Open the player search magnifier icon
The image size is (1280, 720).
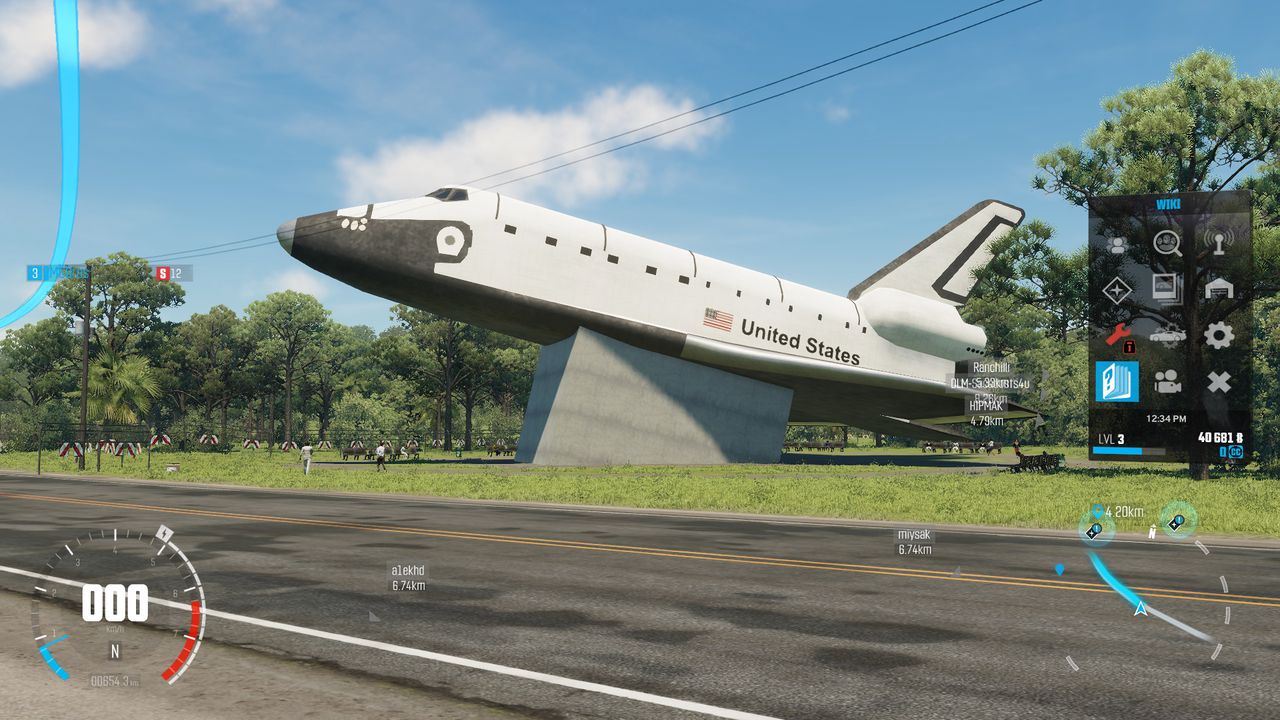[x=1167, y=243]
